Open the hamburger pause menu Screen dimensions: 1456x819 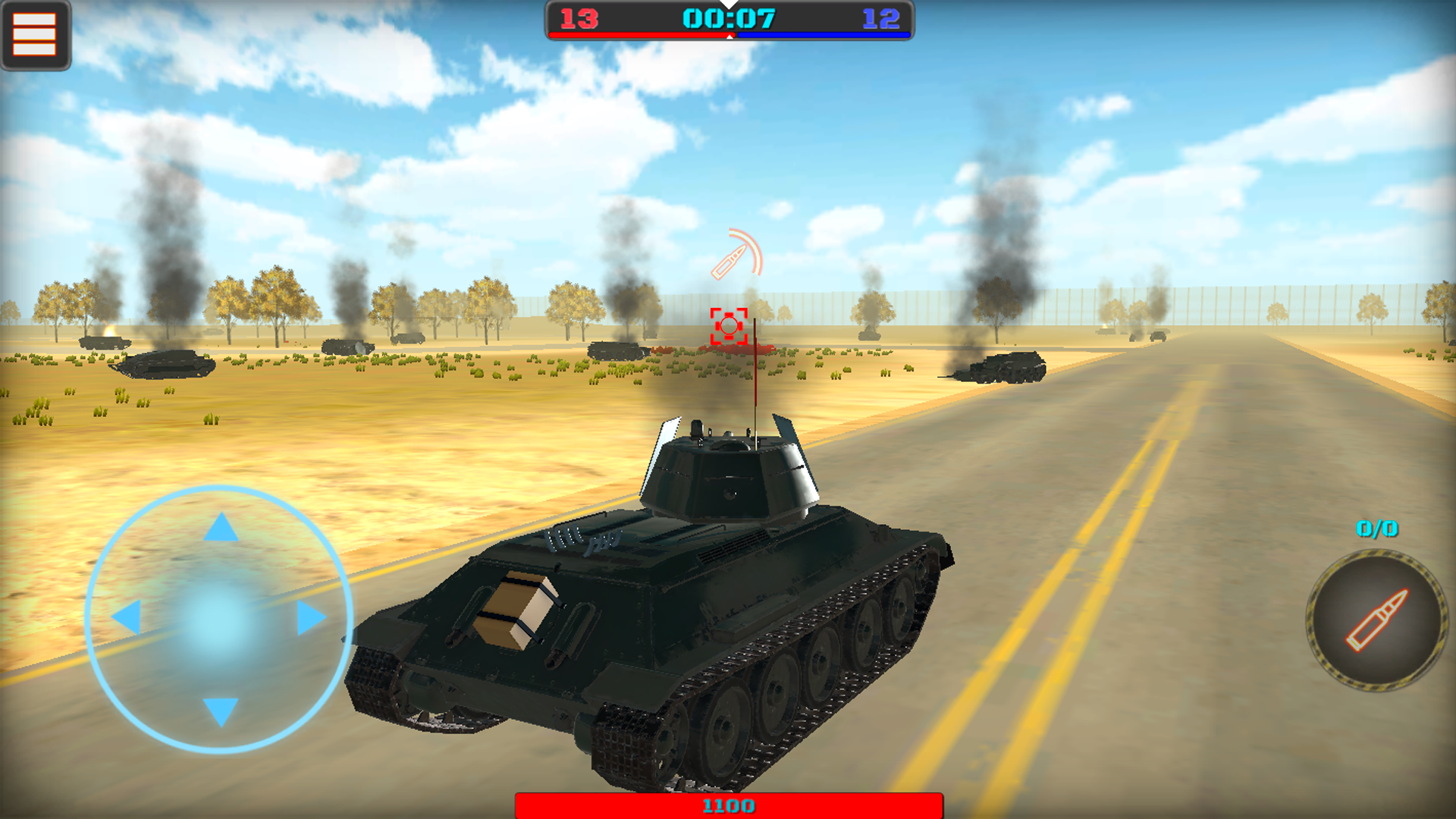point(33,33)
